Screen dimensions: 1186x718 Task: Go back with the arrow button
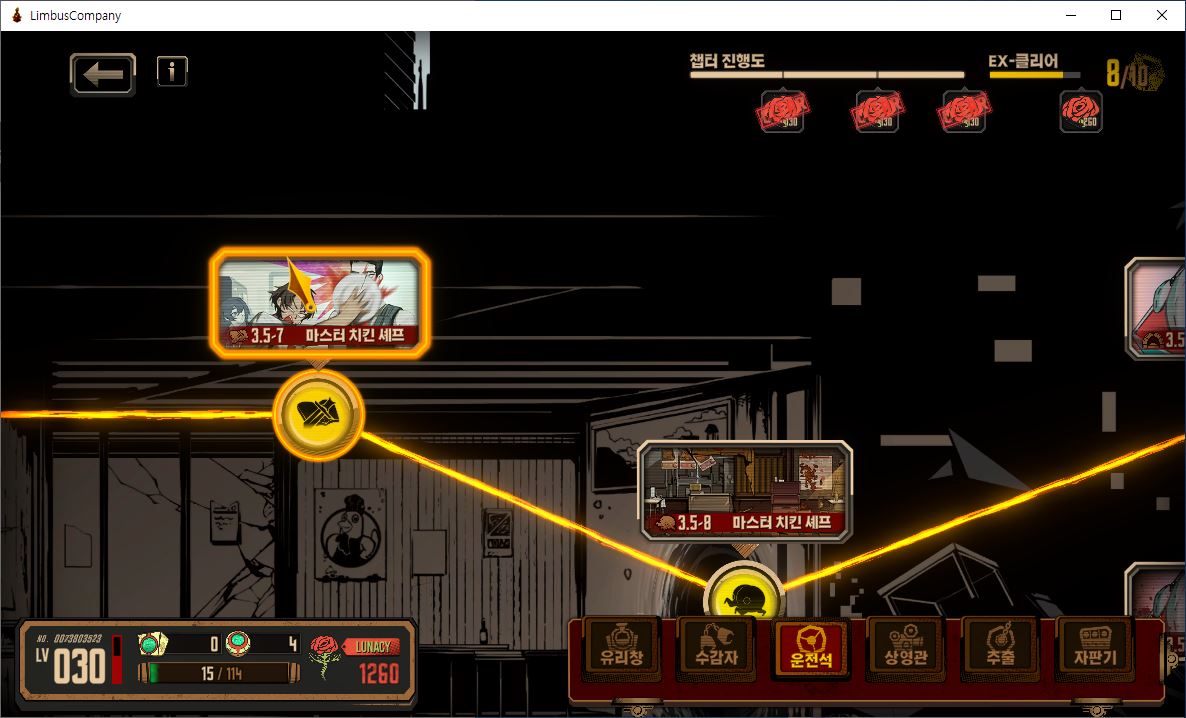pos(102,75)
